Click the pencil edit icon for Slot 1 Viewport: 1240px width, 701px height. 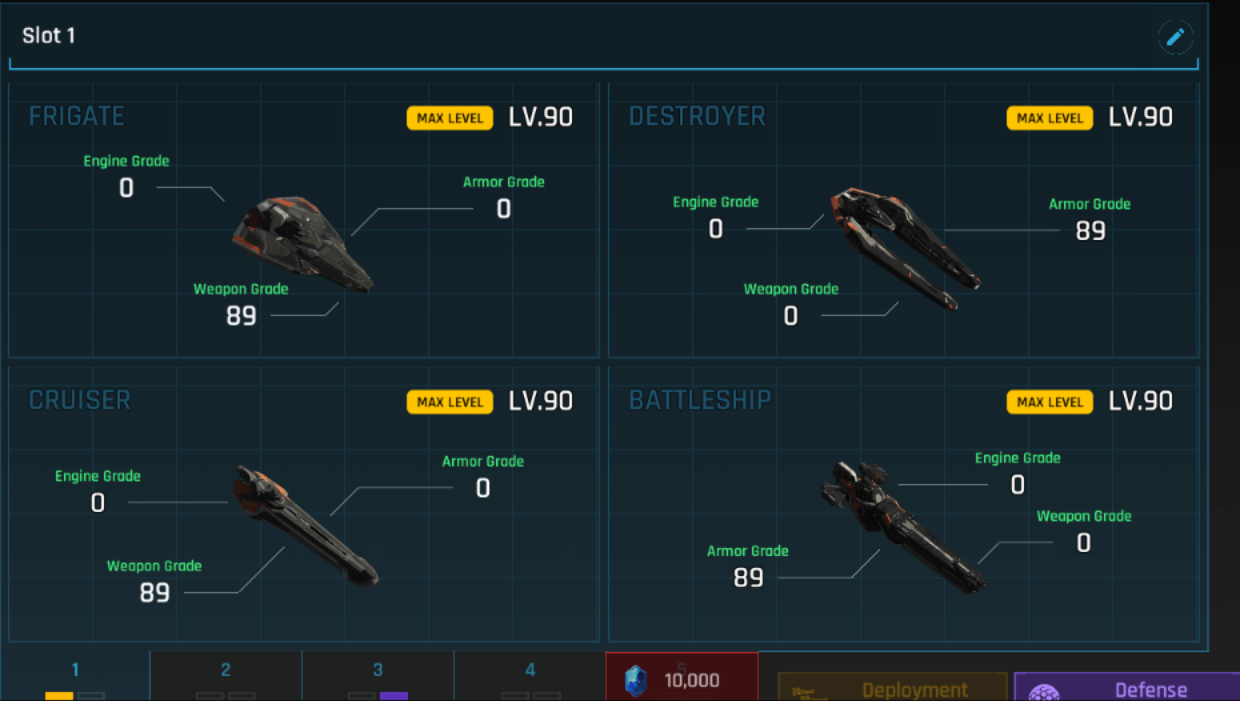[x=1175, y=38]
